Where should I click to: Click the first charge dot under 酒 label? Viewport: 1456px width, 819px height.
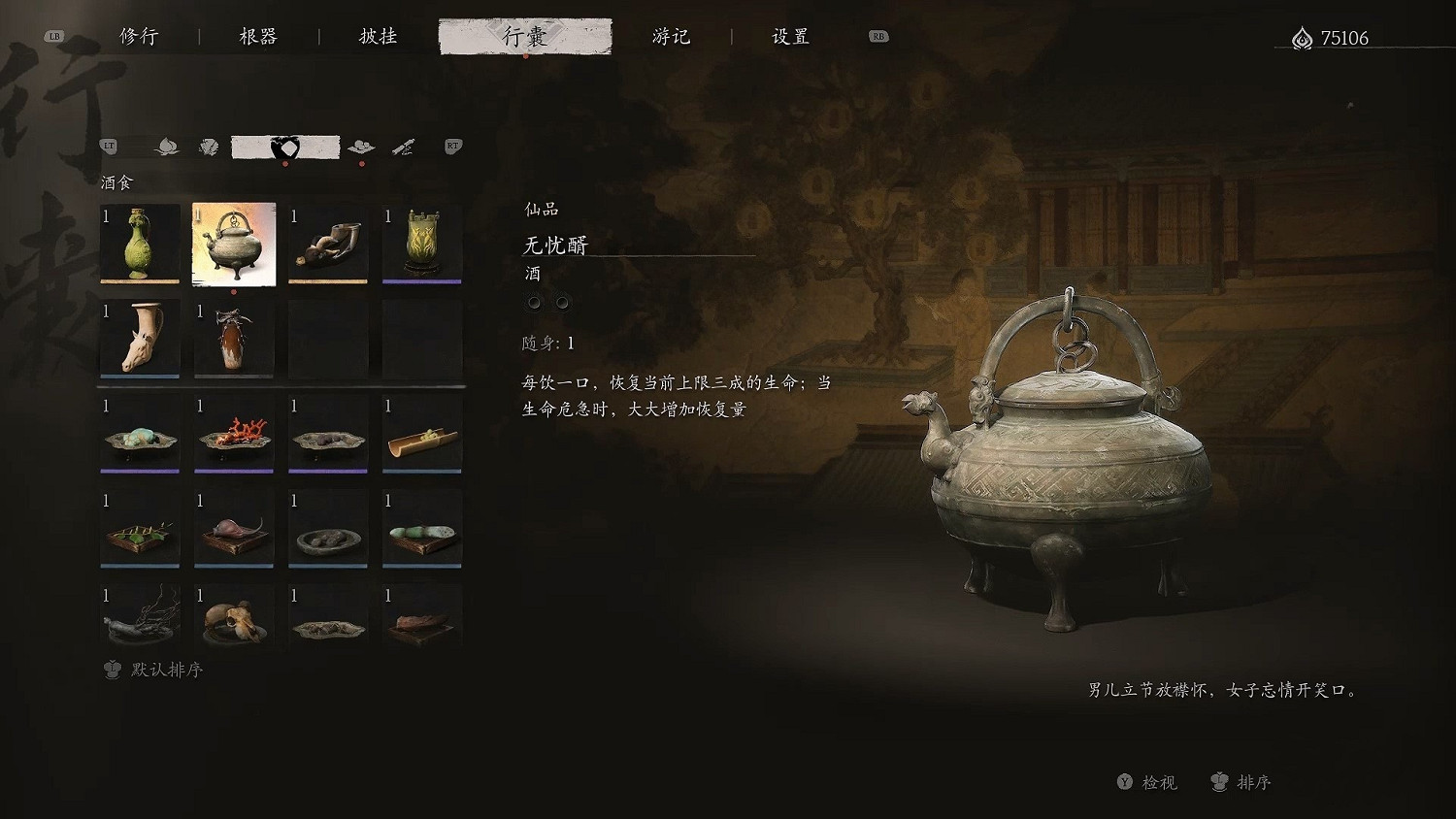pos(533,302)
